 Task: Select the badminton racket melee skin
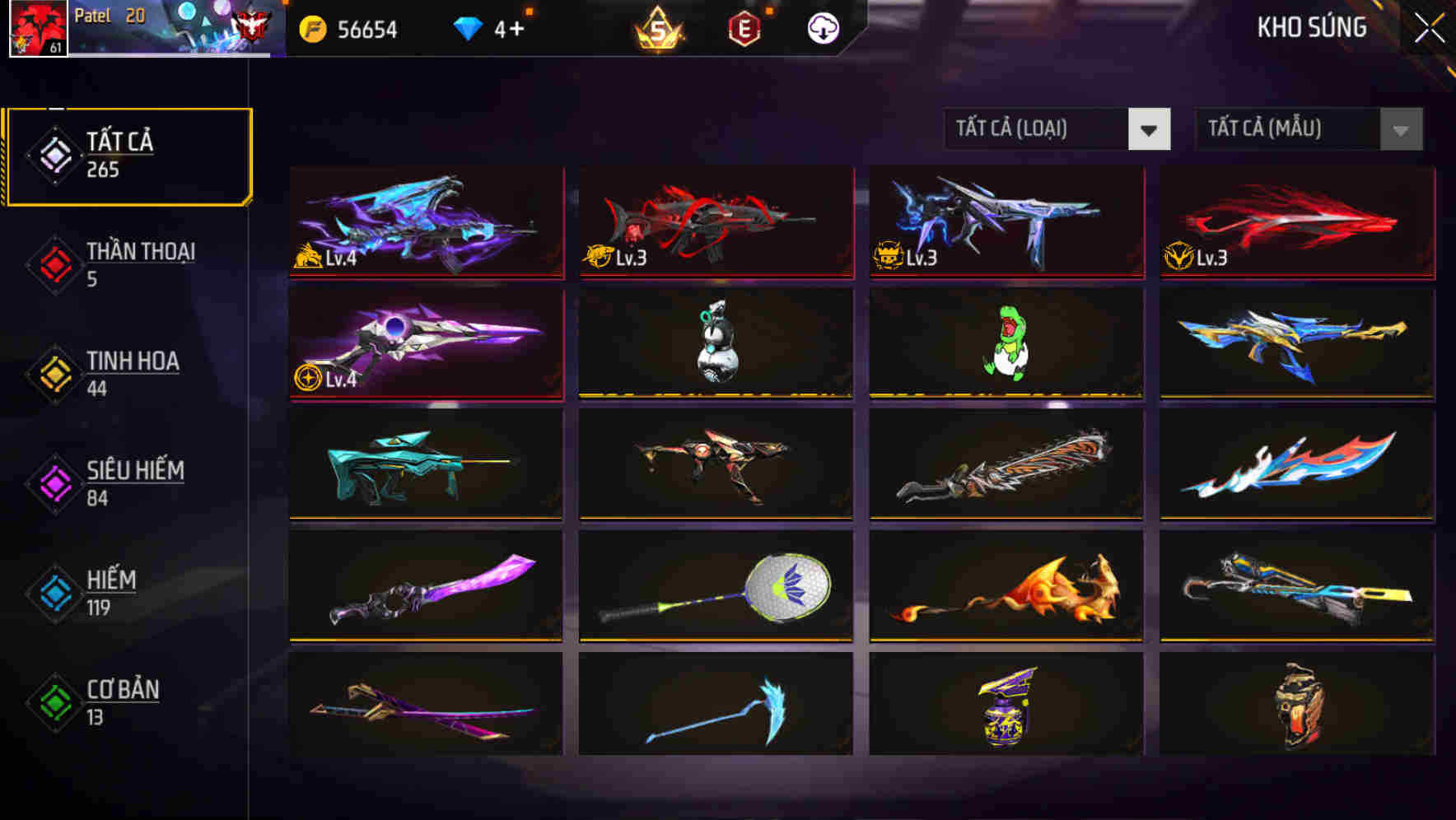pyautogui.click(x=715, y=585)
